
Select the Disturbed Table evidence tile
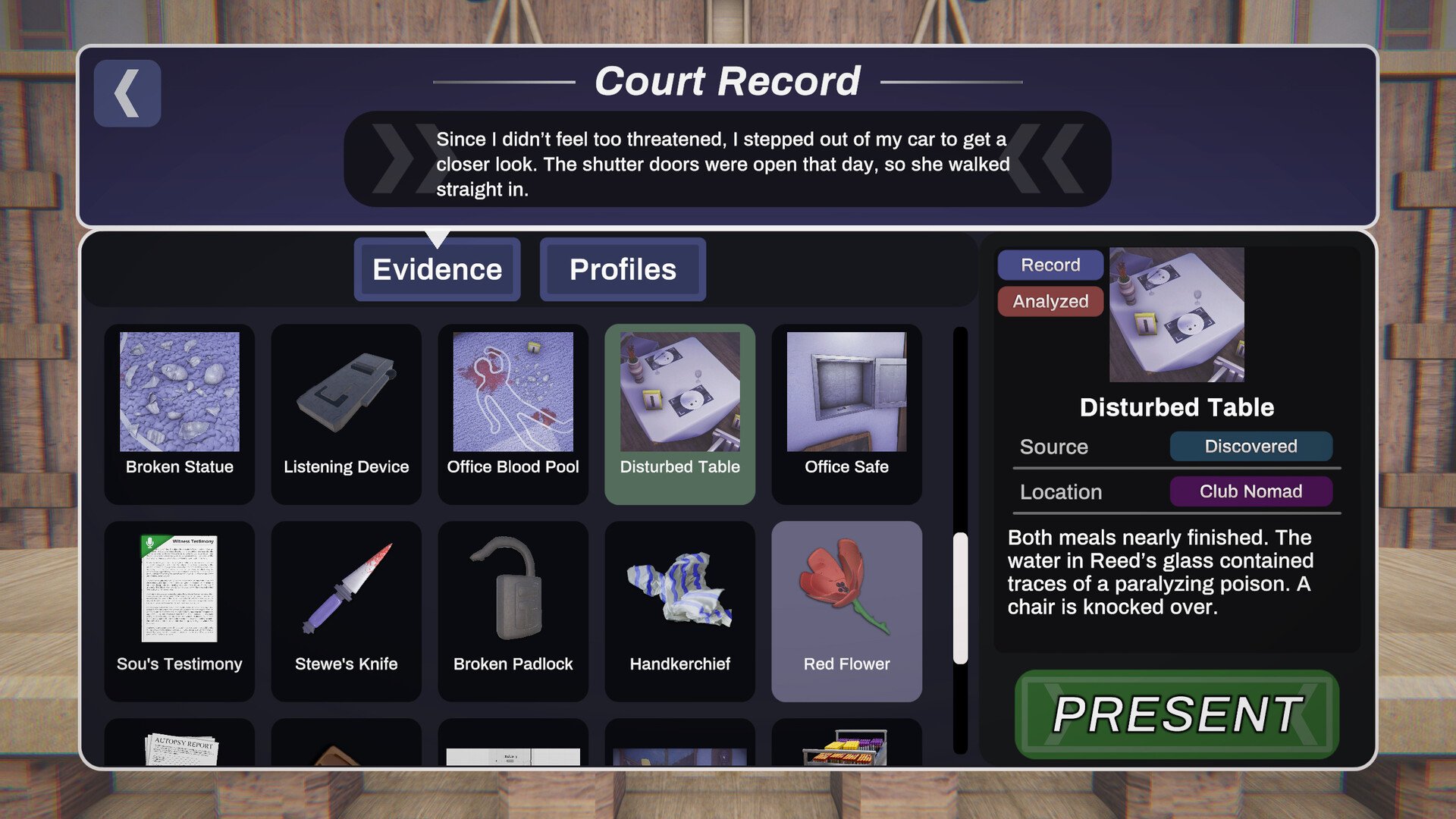[x=679, y=413]
